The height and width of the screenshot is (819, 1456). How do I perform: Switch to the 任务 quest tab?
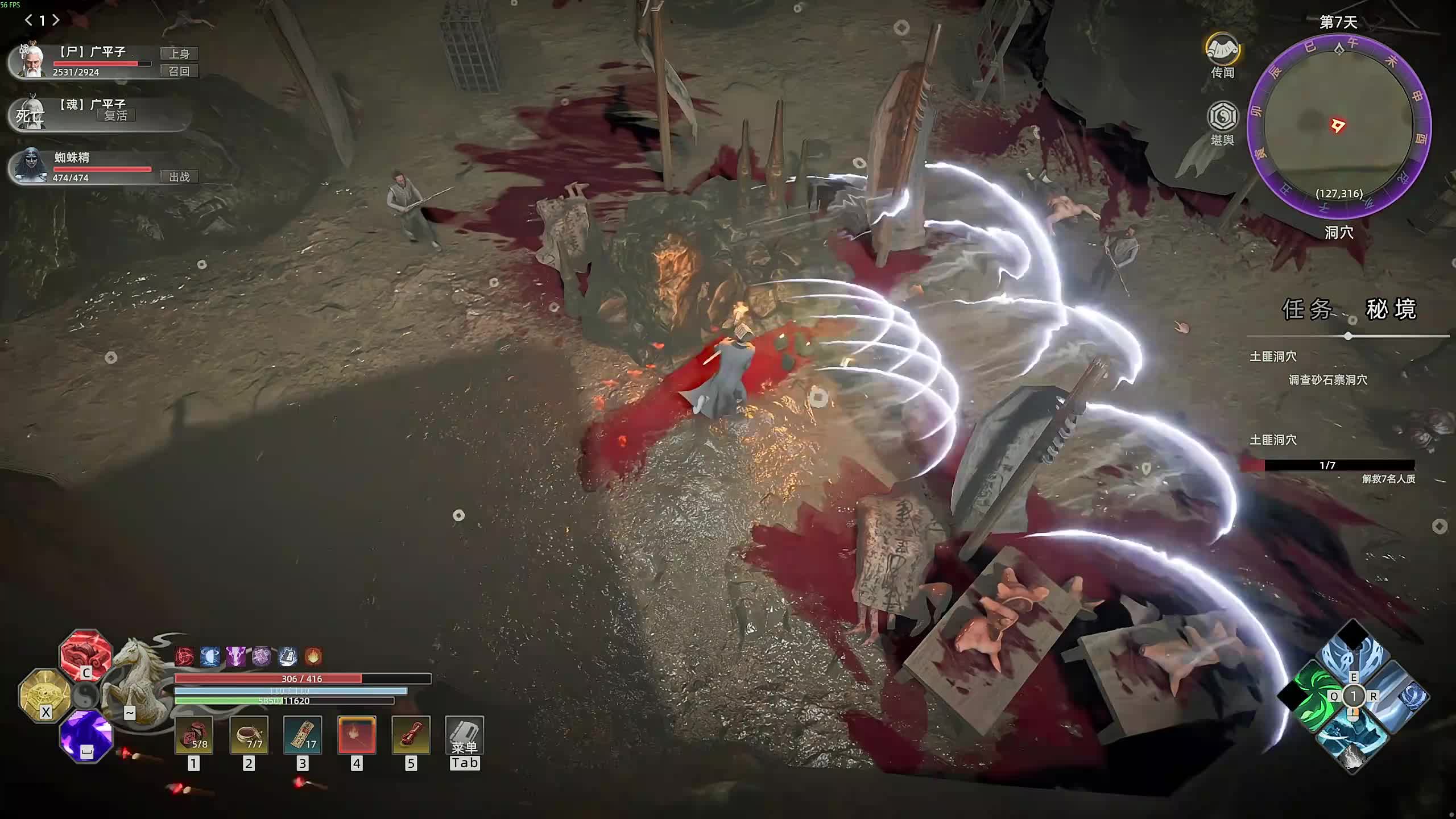[1307, 309]
